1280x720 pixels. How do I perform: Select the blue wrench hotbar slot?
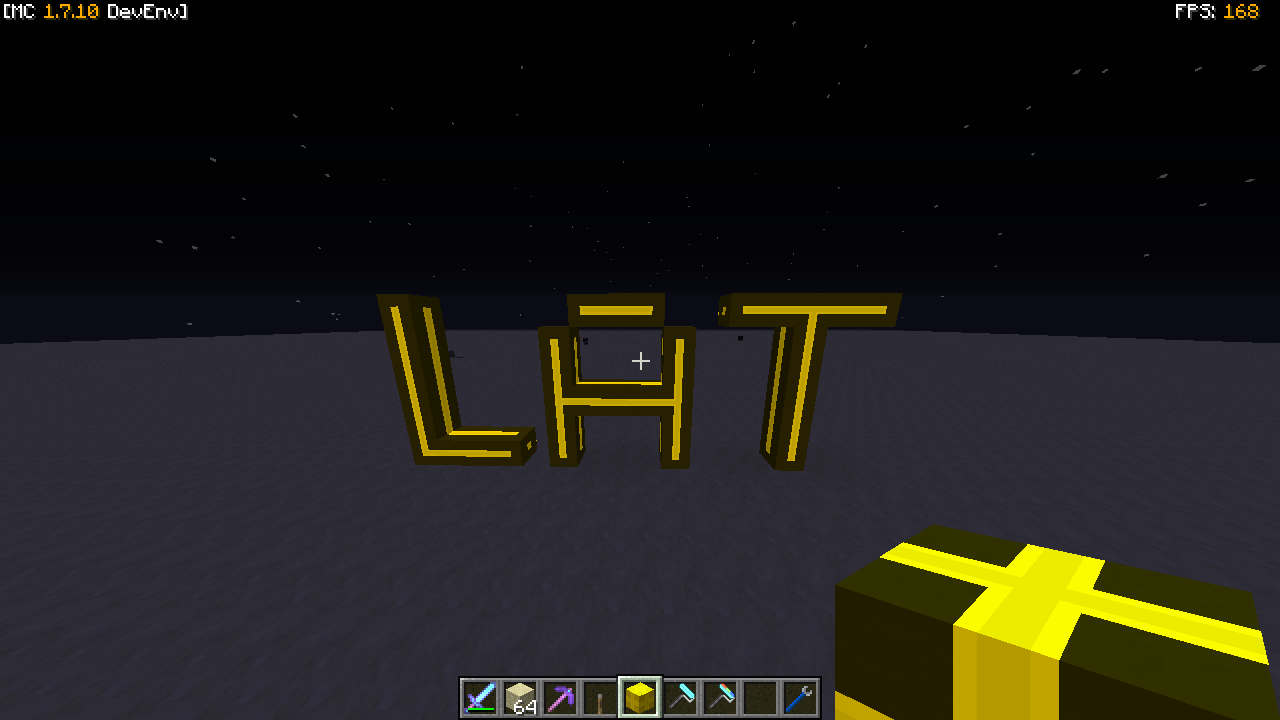(800, 697)
